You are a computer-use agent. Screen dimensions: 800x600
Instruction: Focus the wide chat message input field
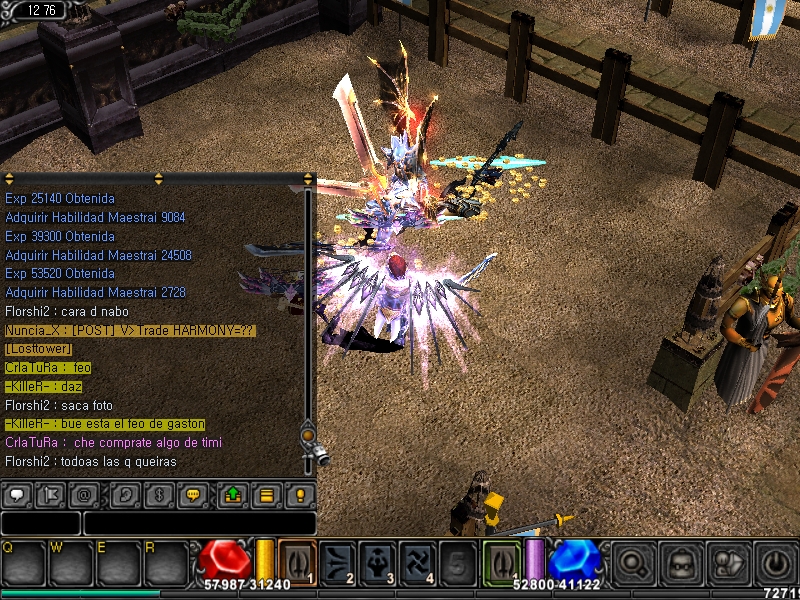click(200, 523)
